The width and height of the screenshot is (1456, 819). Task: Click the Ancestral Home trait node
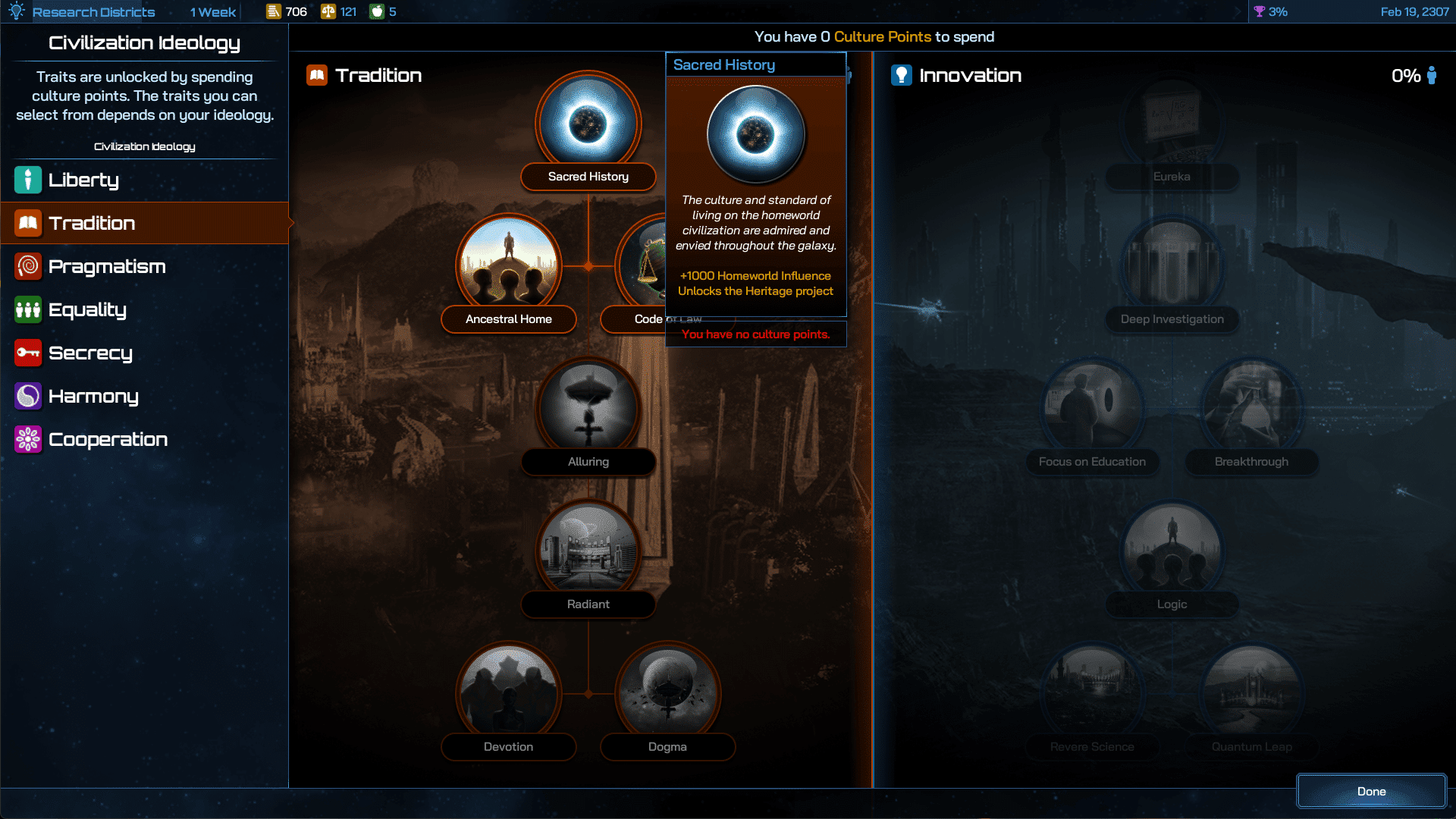507,265
